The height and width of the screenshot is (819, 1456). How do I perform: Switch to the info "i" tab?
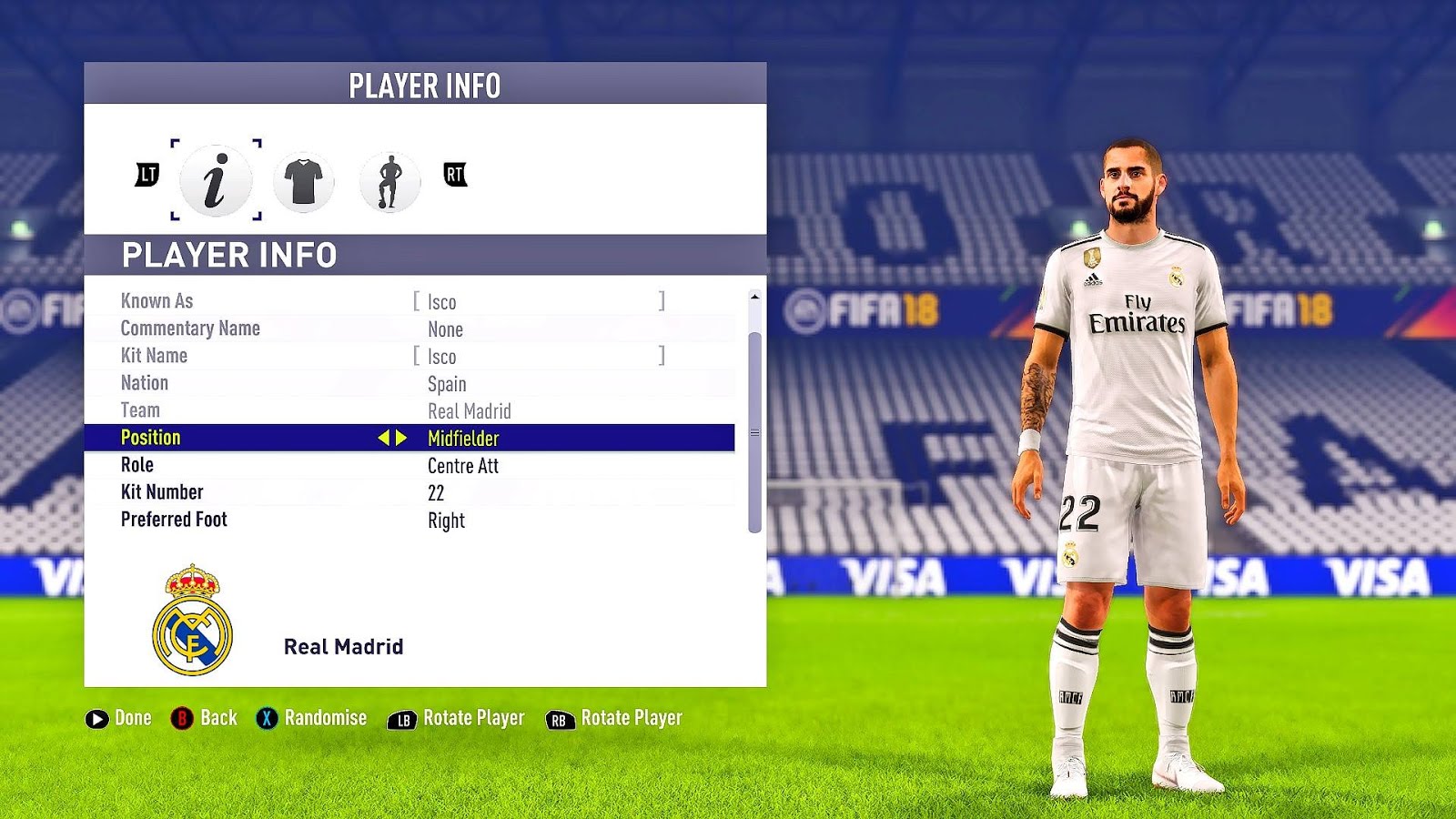point(216,180)
